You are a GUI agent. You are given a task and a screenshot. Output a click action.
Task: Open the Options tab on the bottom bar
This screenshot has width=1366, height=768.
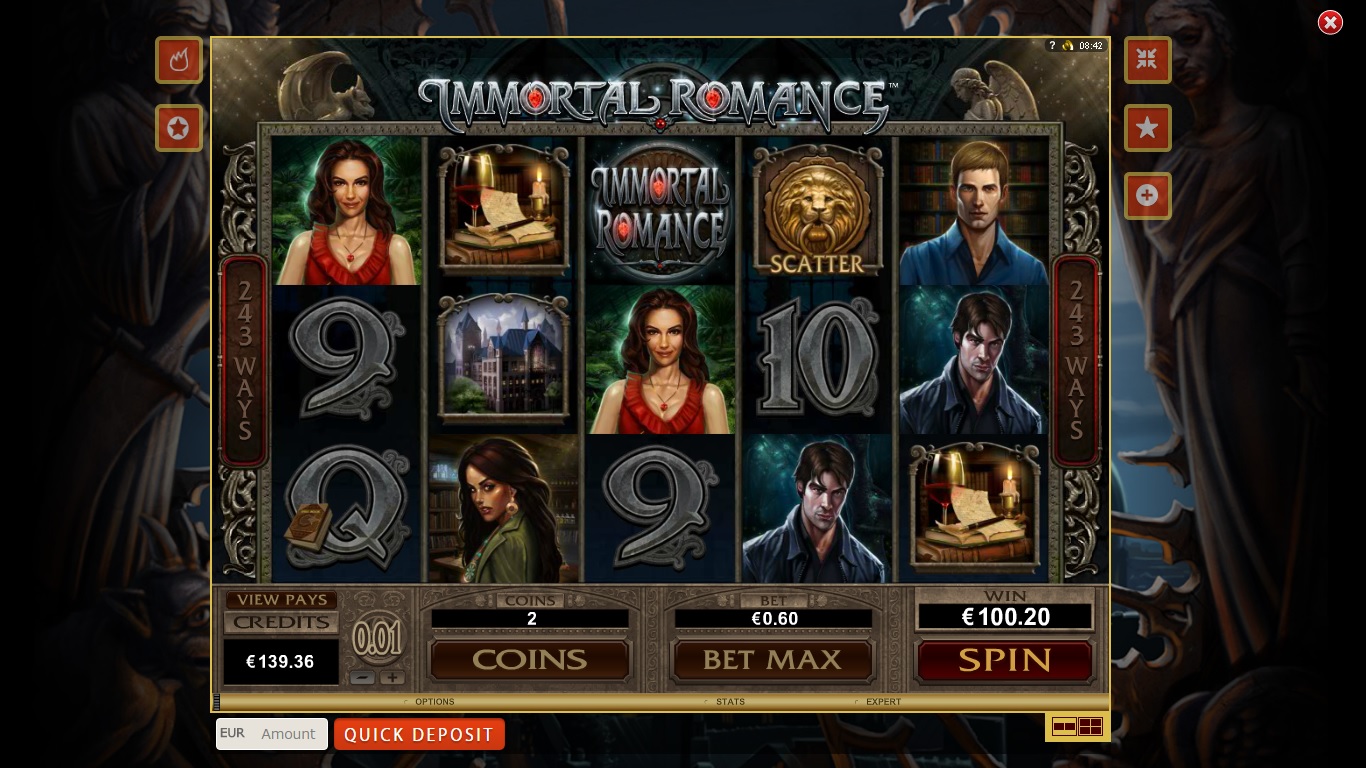pos(434,701)
